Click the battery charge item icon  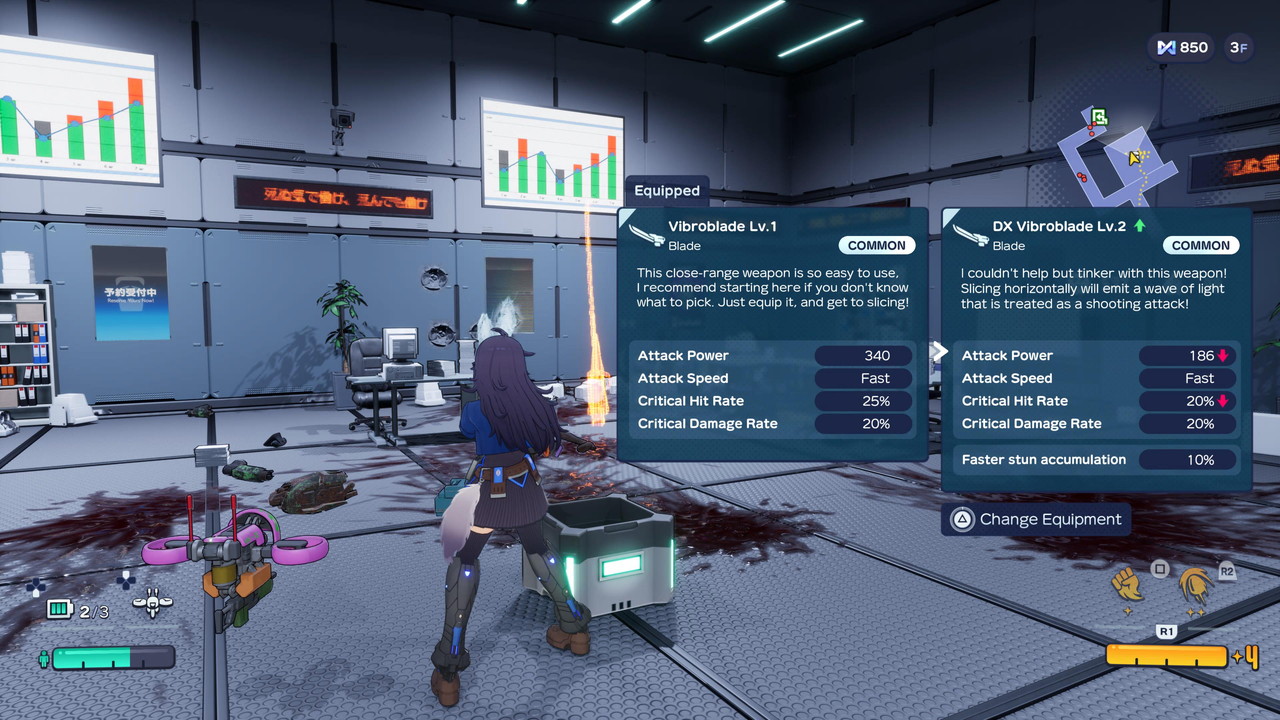tap(60, 609)
